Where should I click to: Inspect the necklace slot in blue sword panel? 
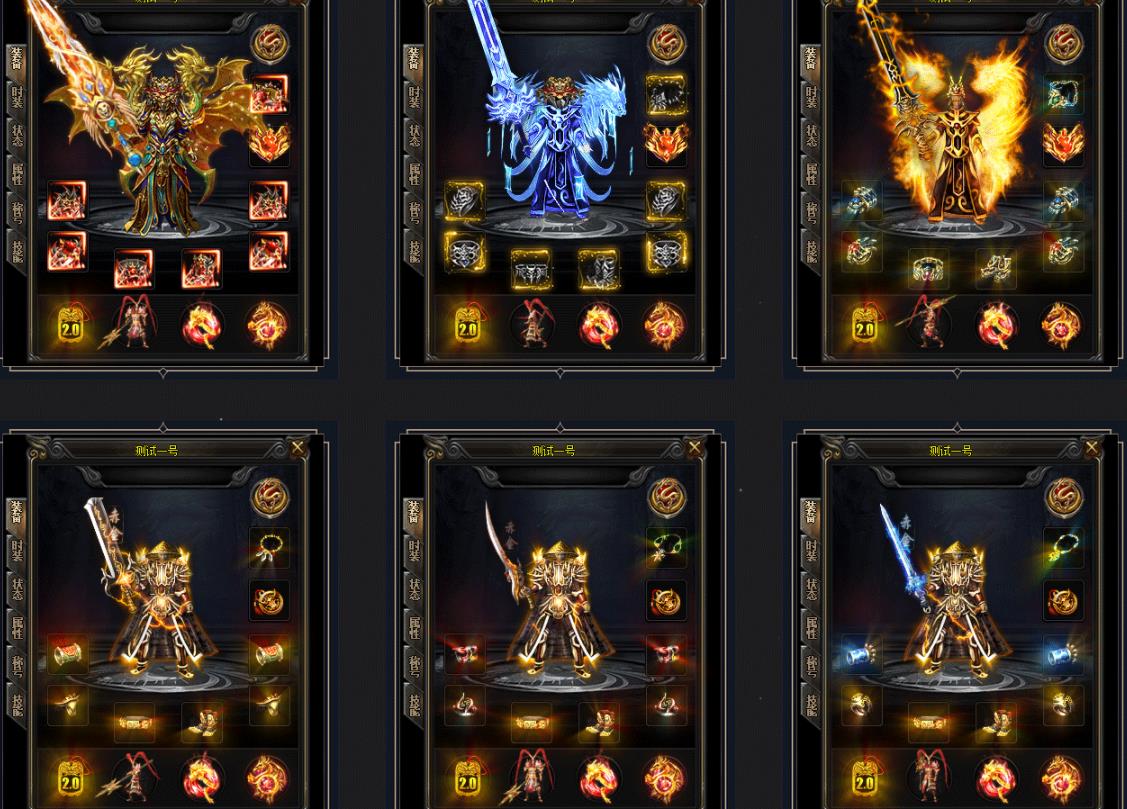tap(1063, 547)
